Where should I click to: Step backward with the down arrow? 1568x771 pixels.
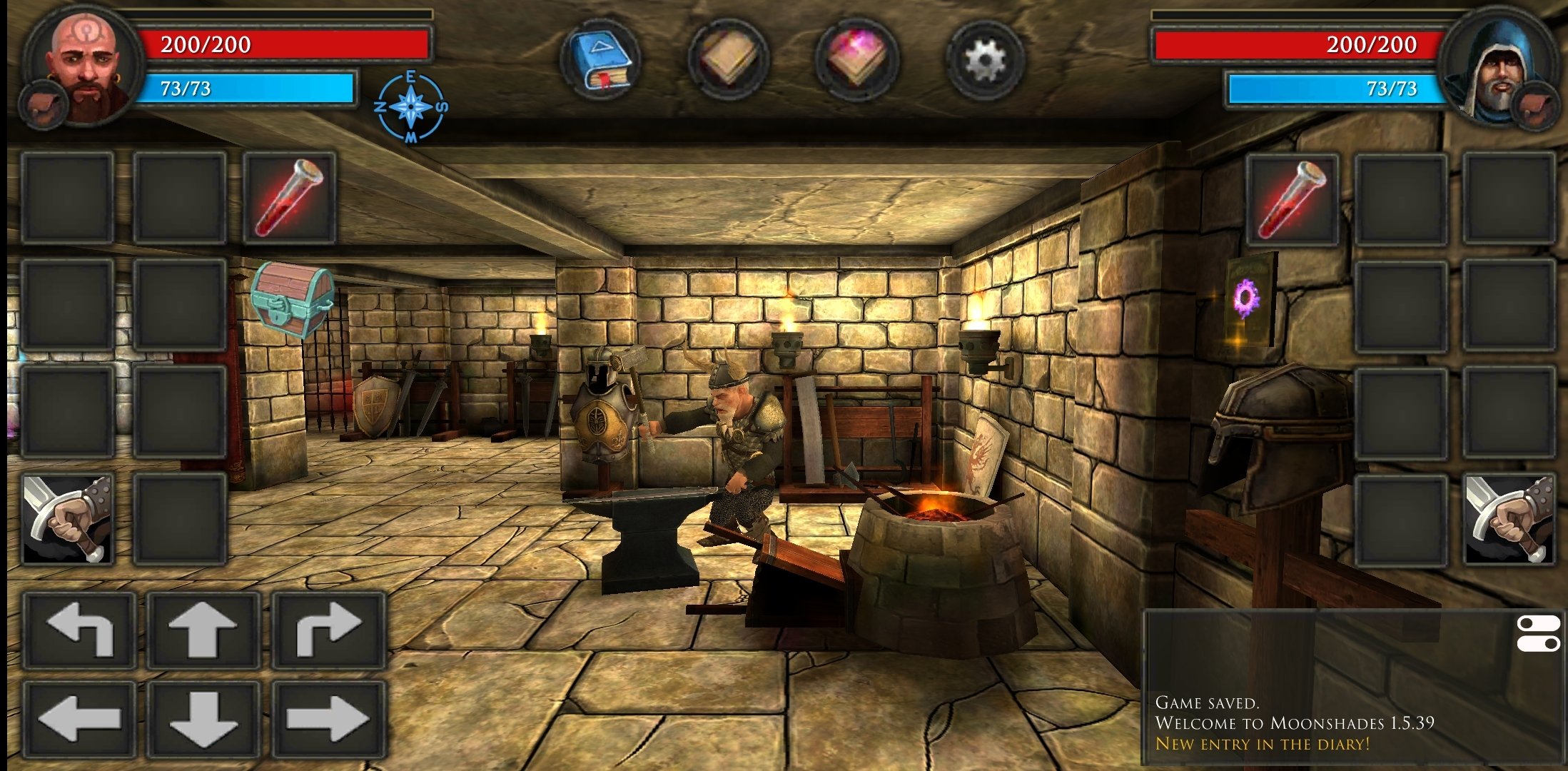[x=203, y=719]
